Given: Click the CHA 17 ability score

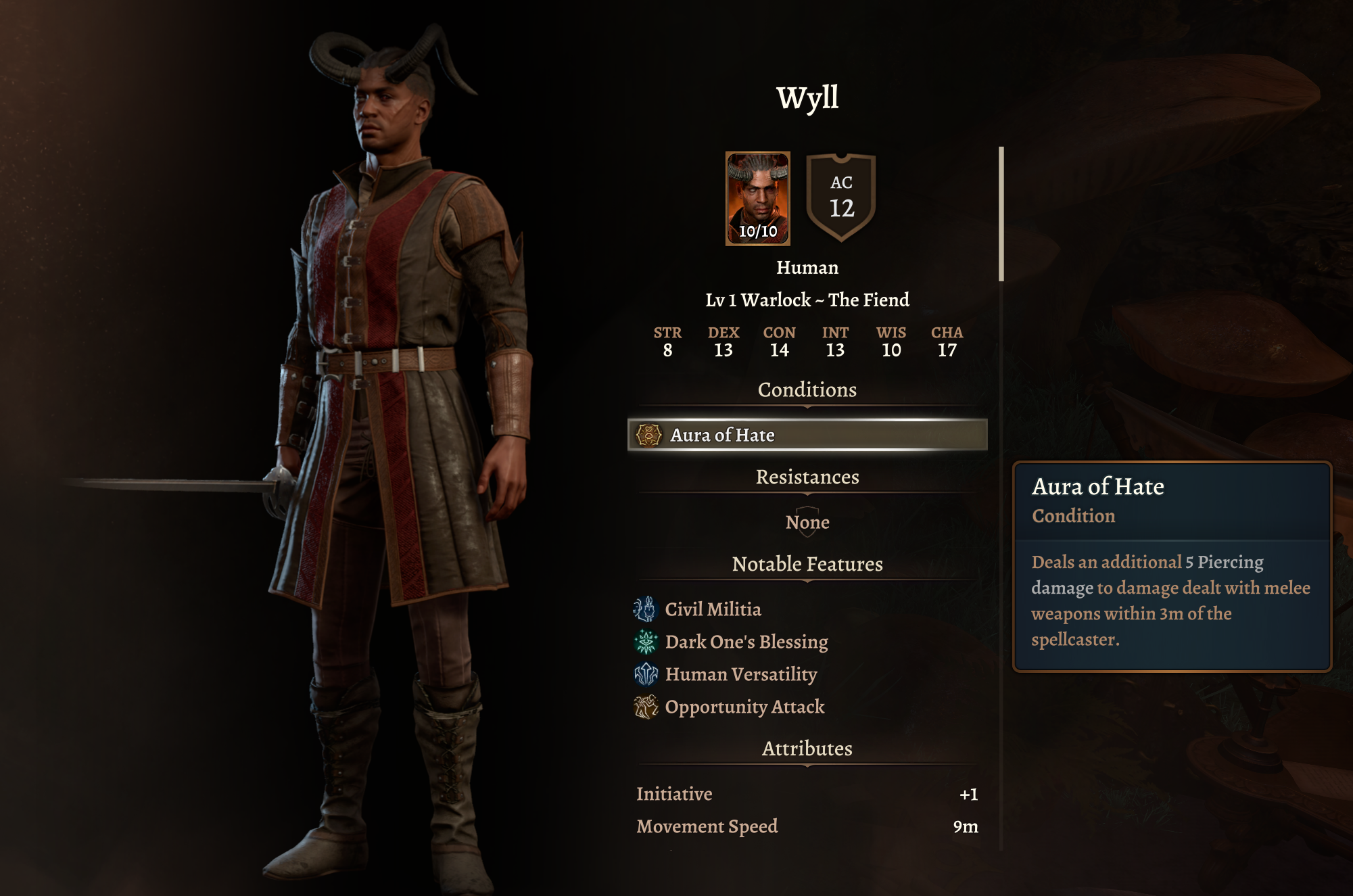Looking at the screenshot, I should click(947, 341).
